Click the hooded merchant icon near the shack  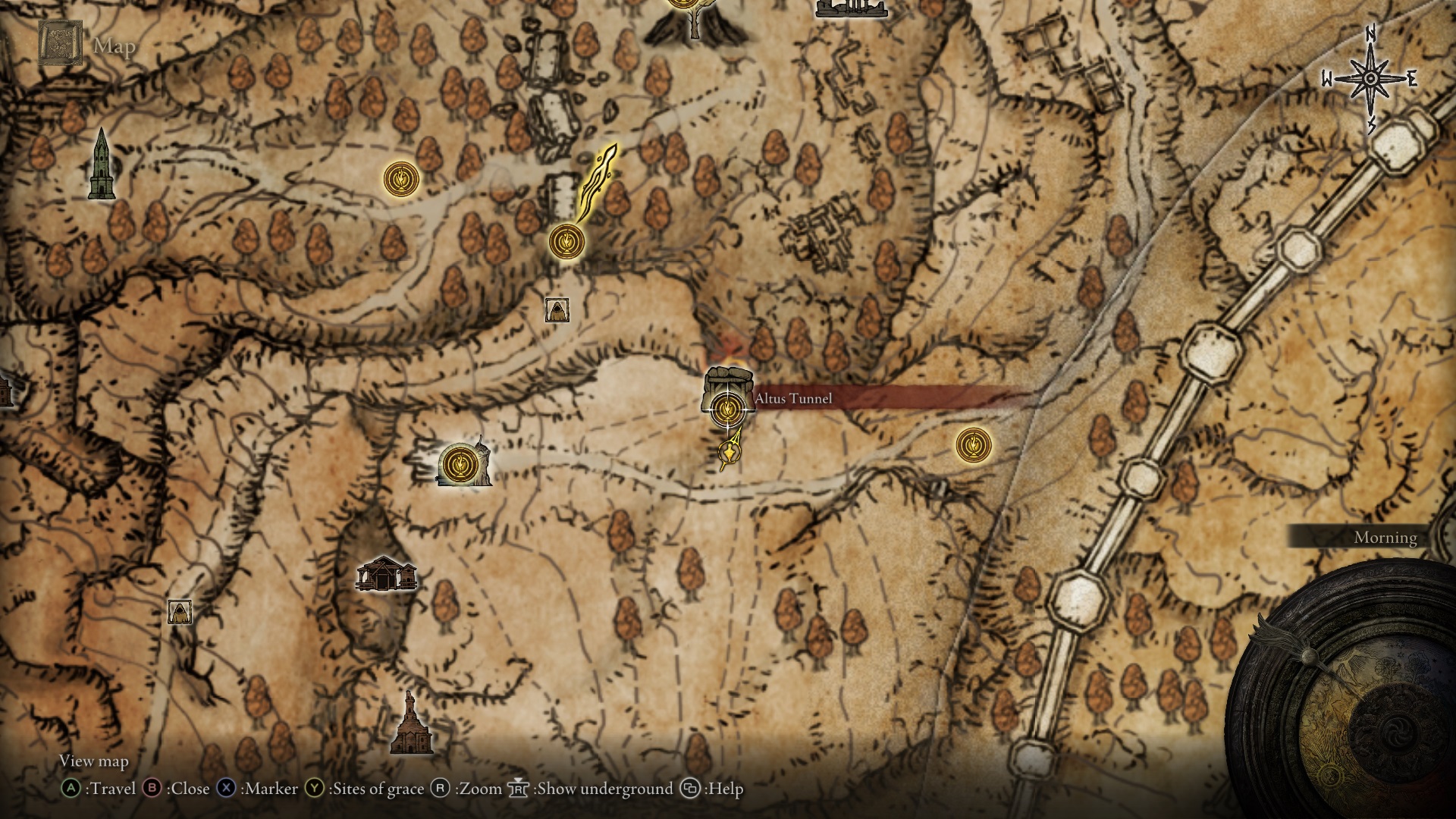(180, 611)
